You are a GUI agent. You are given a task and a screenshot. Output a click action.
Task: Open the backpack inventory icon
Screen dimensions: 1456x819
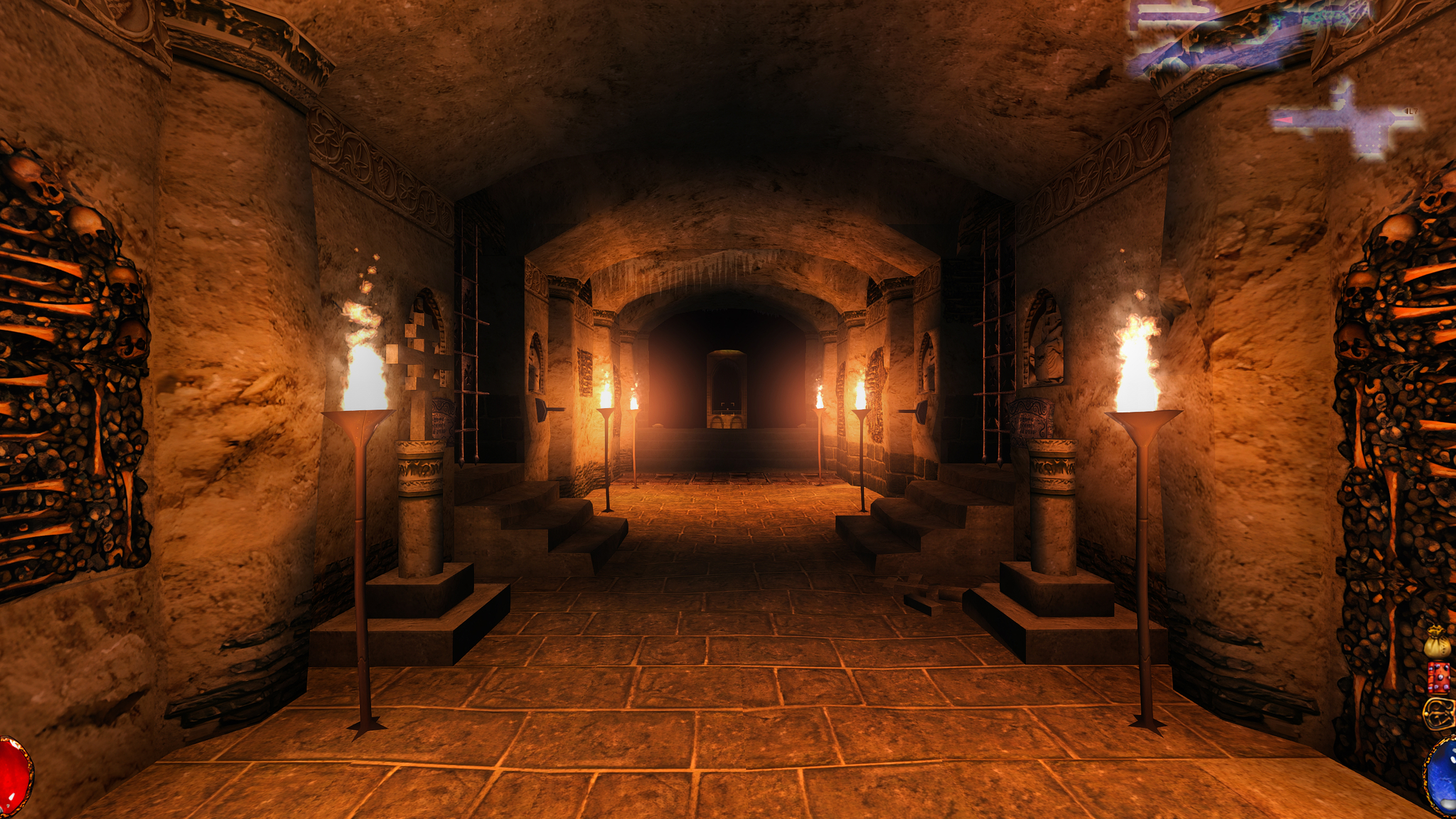[x=1439, y=713]
